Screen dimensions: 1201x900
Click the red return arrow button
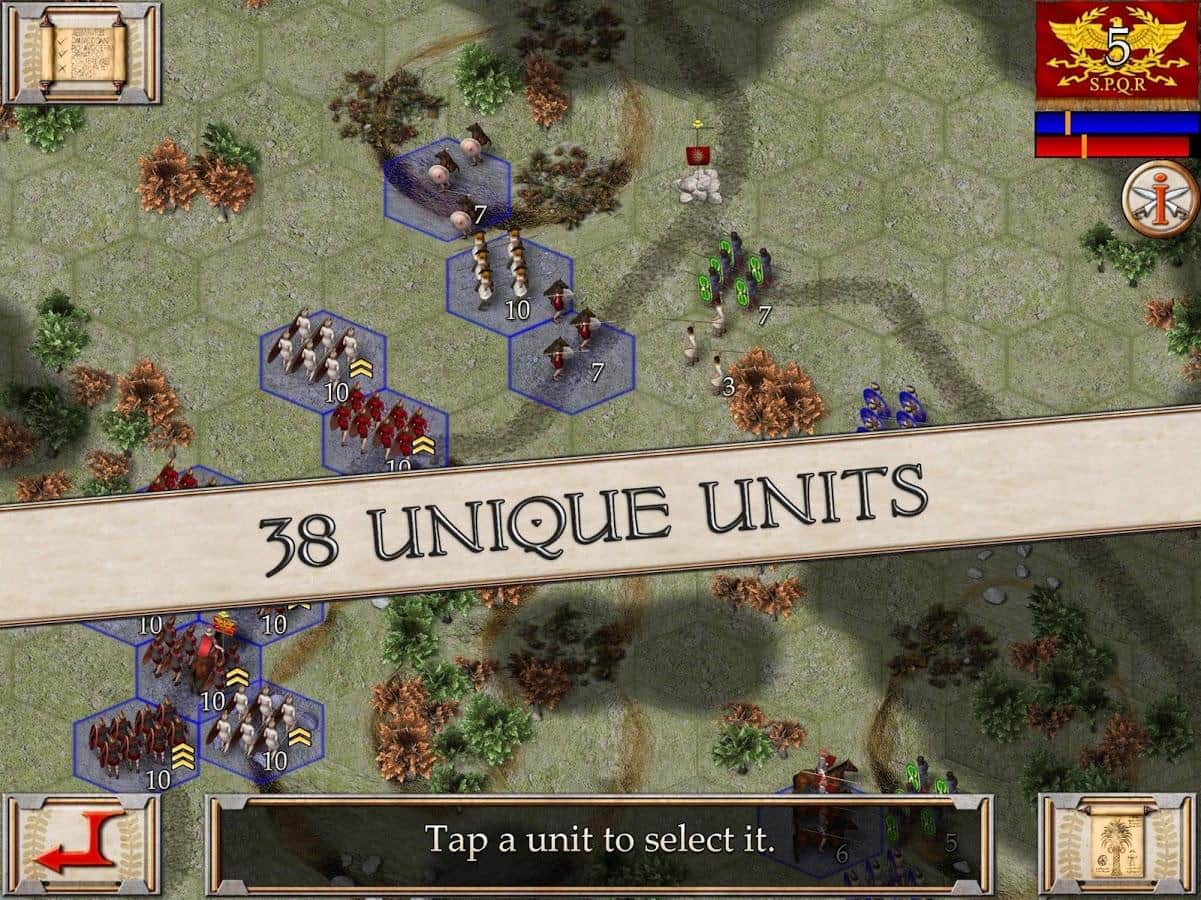[82, 845]
